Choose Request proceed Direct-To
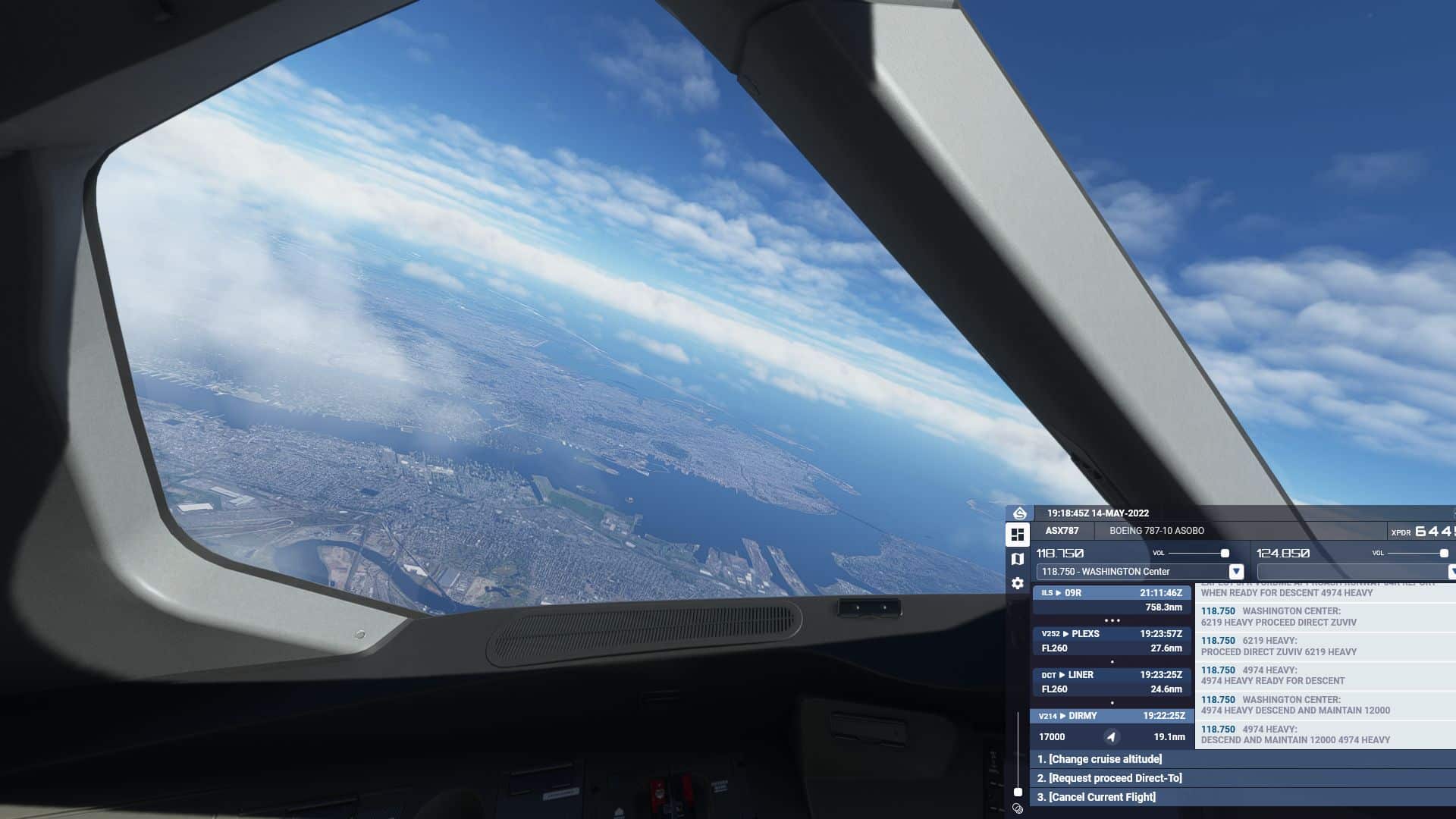Viewport: 1456px width, 819px height. (x=1109, y=778)
